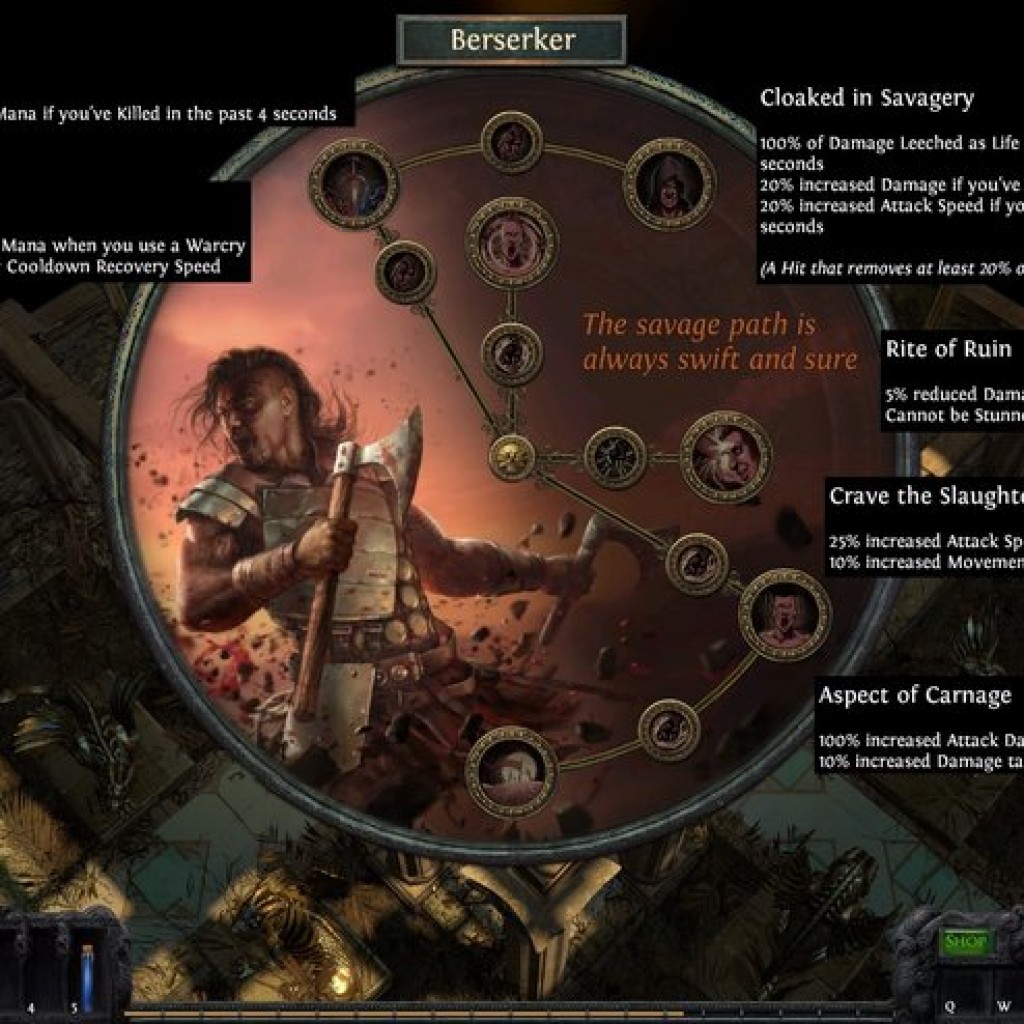Choose the glowing sword notable node

click(x=354, y=184)
